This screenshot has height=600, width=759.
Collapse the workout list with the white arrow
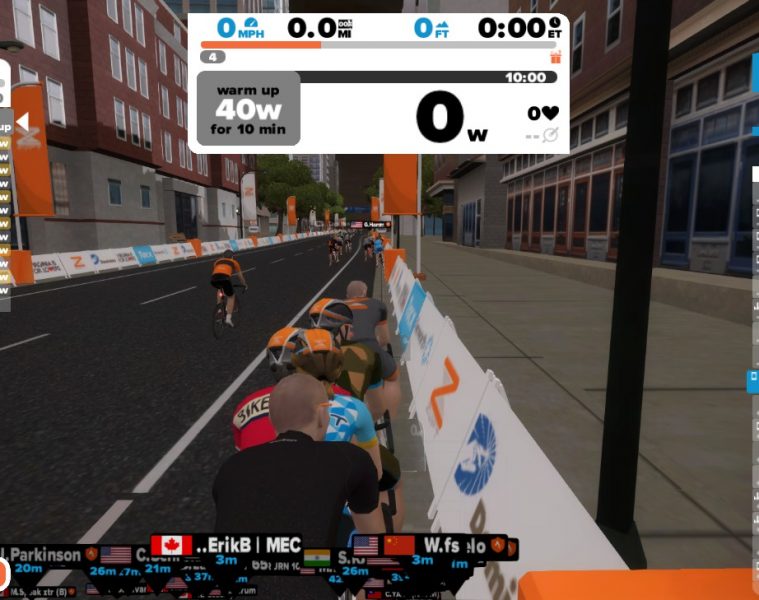(x=22, y=123)
